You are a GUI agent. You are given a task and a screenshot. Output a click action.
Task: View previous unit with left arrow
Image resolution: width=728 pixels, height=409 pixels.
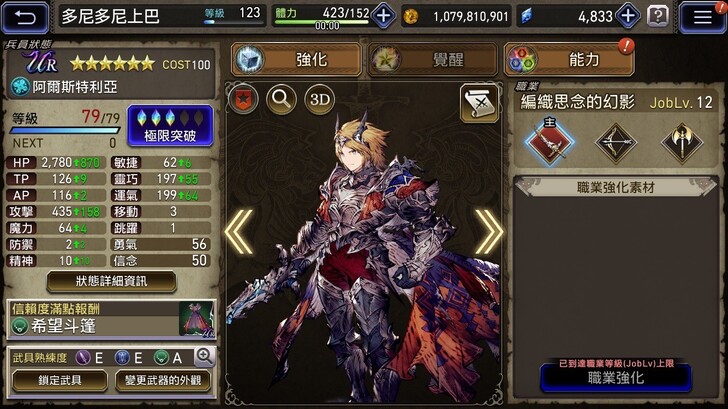click(x=239, y=232)
